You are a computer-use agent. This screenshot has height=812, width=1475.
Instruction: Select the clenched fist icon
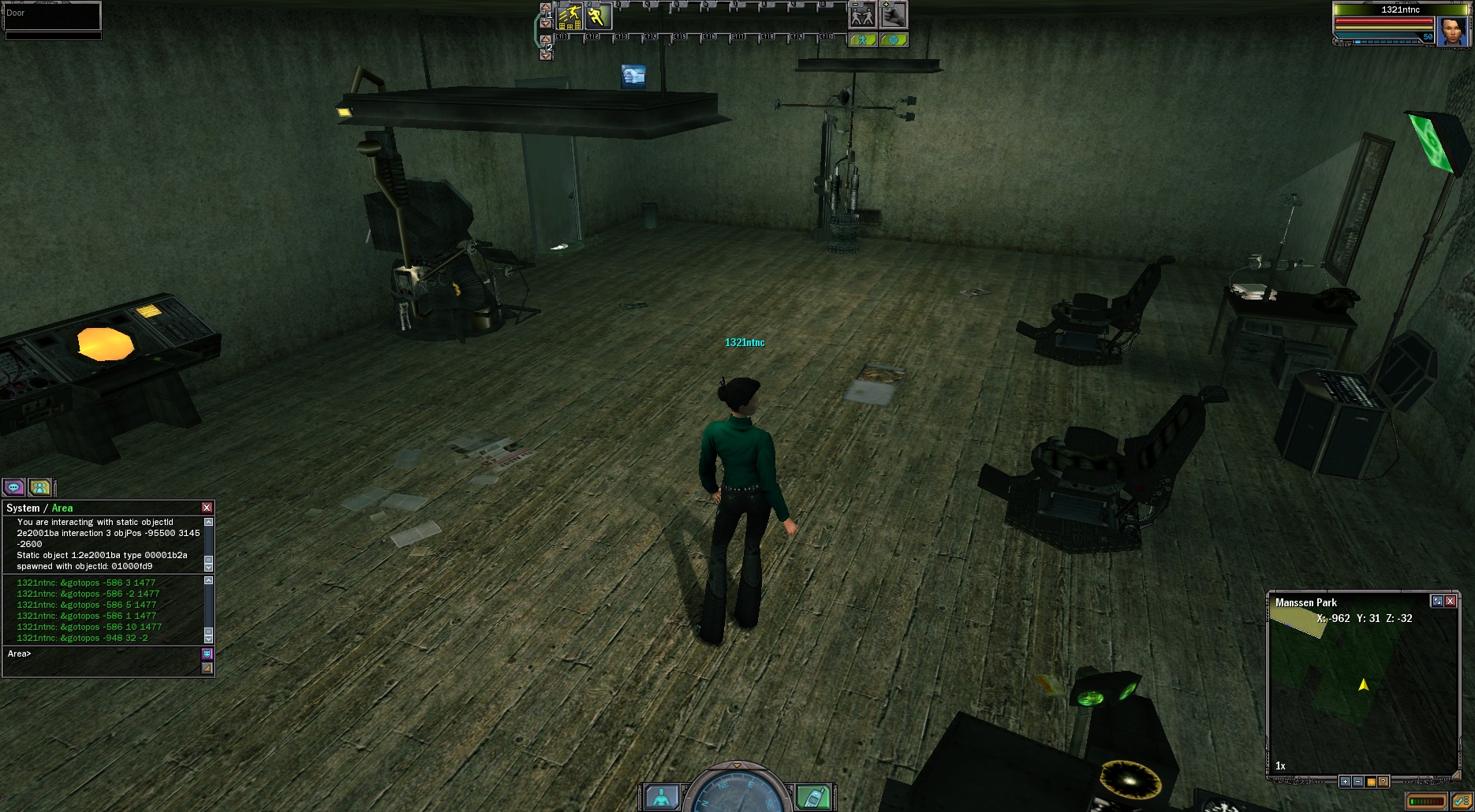click(893, 15)
